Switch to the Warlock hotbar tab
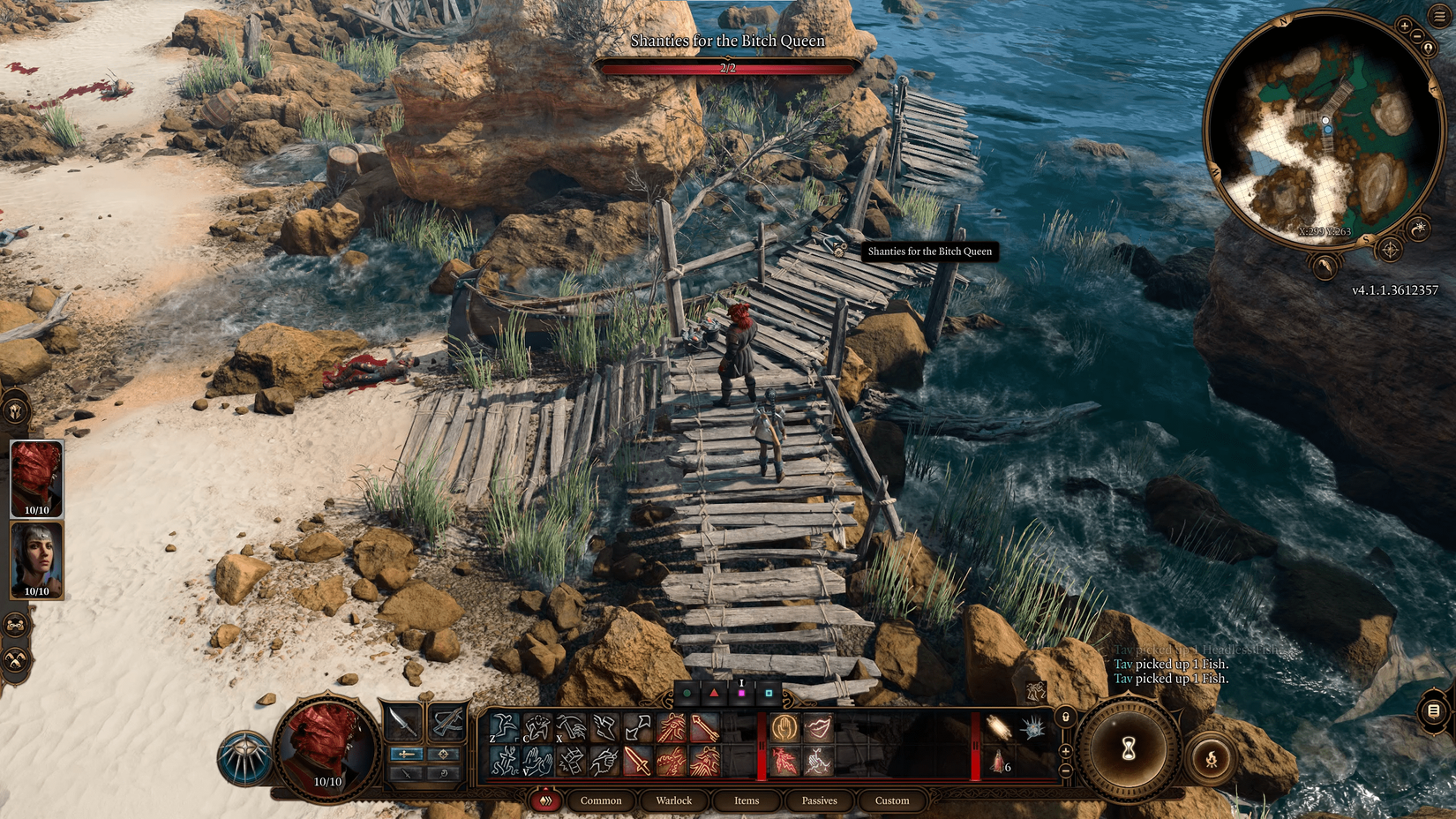Viewport: 1456px width, 819px height. 675,800
